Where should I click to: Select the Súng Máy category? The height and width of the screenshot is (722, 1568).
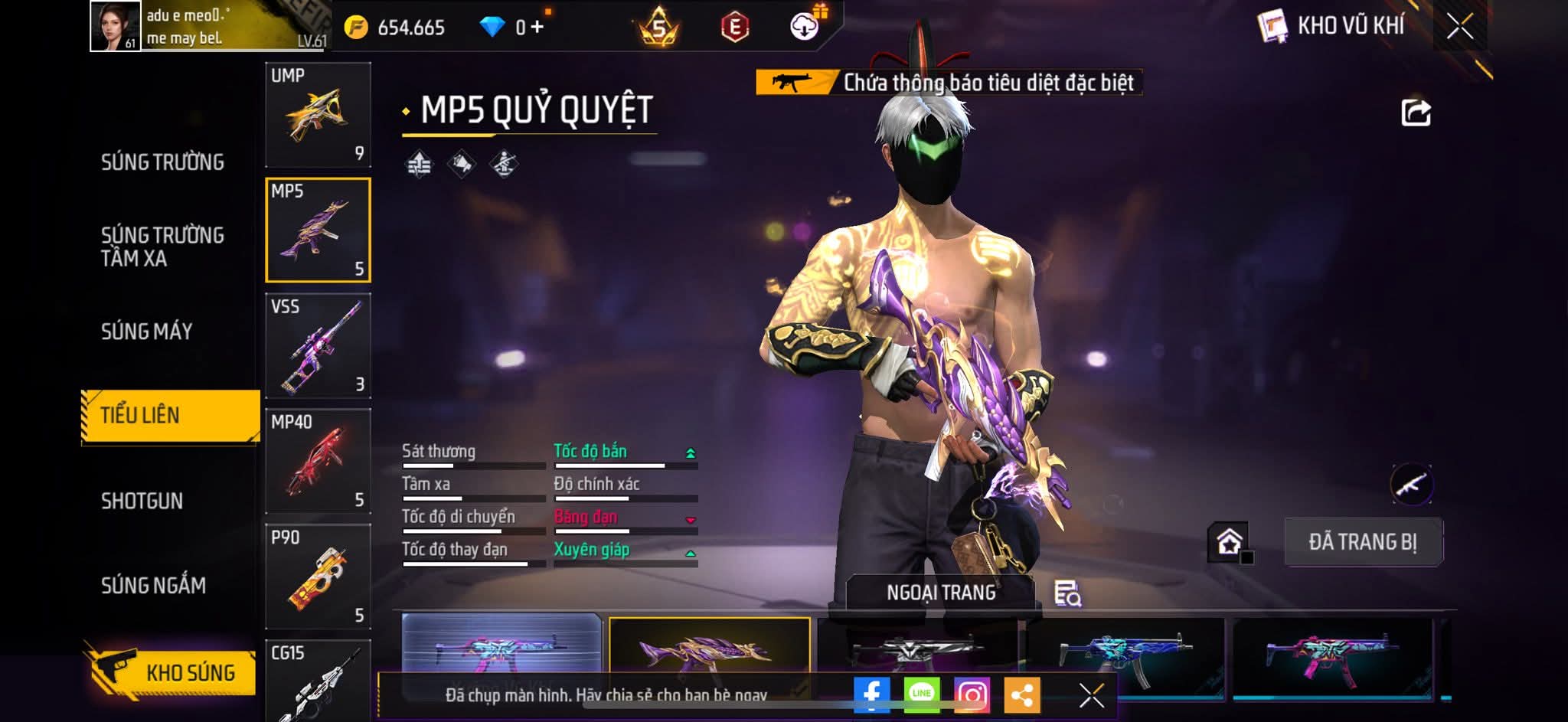(147, 332)
